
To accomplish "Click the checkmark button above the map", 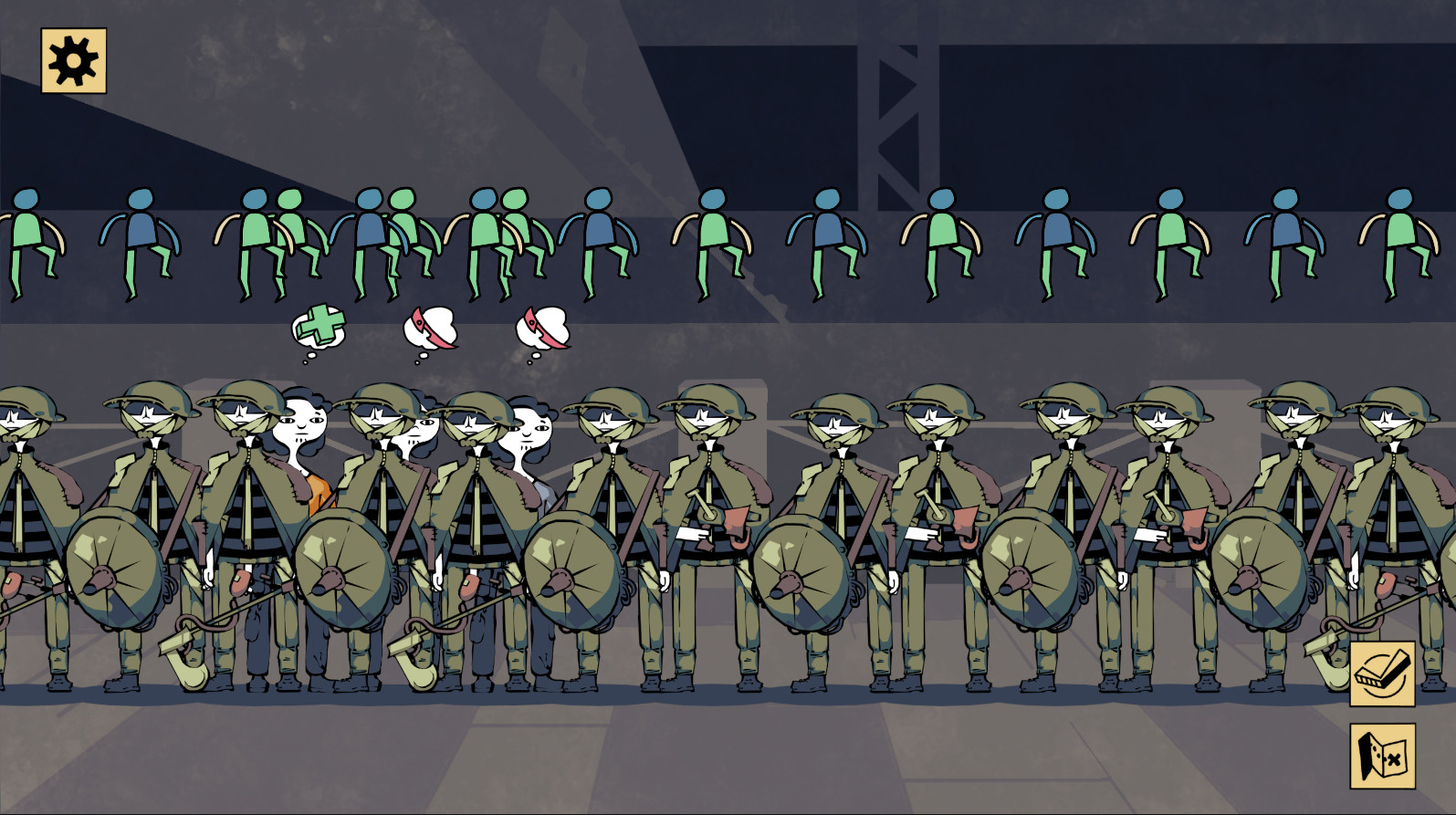I will [1382, 674].
